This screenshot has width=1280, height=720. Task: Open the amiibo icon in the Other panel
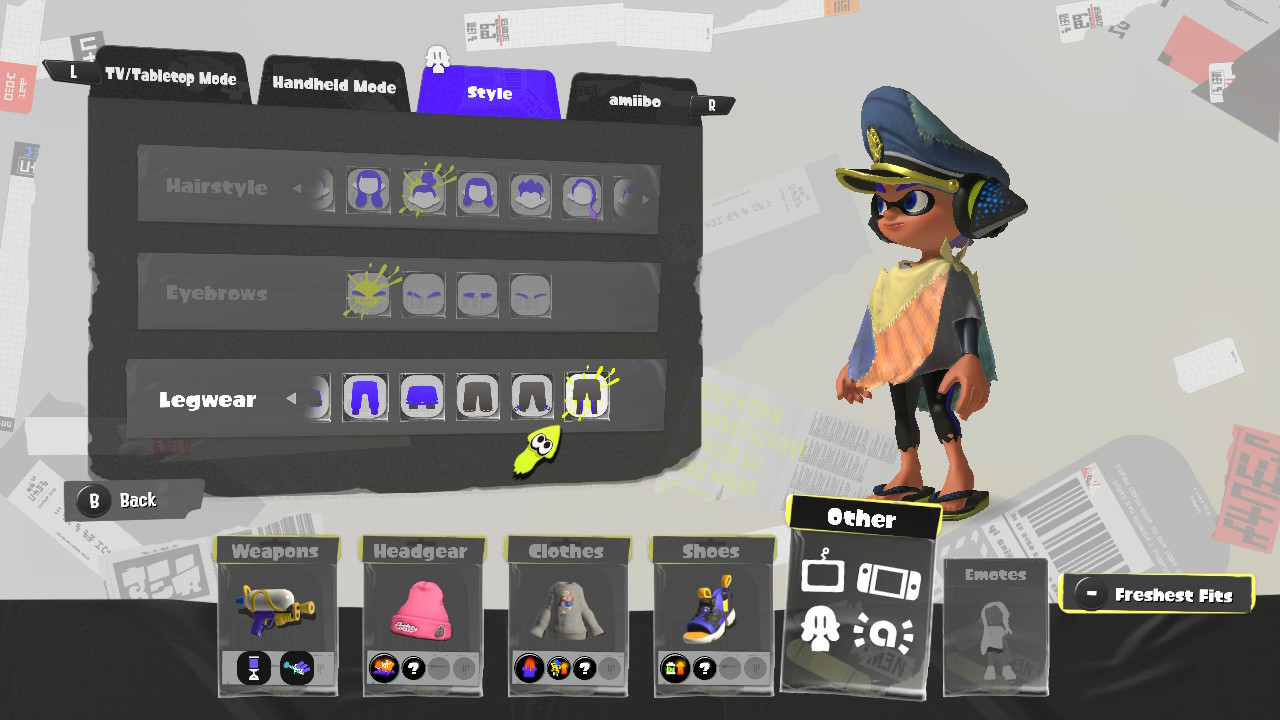click(885, 631)
